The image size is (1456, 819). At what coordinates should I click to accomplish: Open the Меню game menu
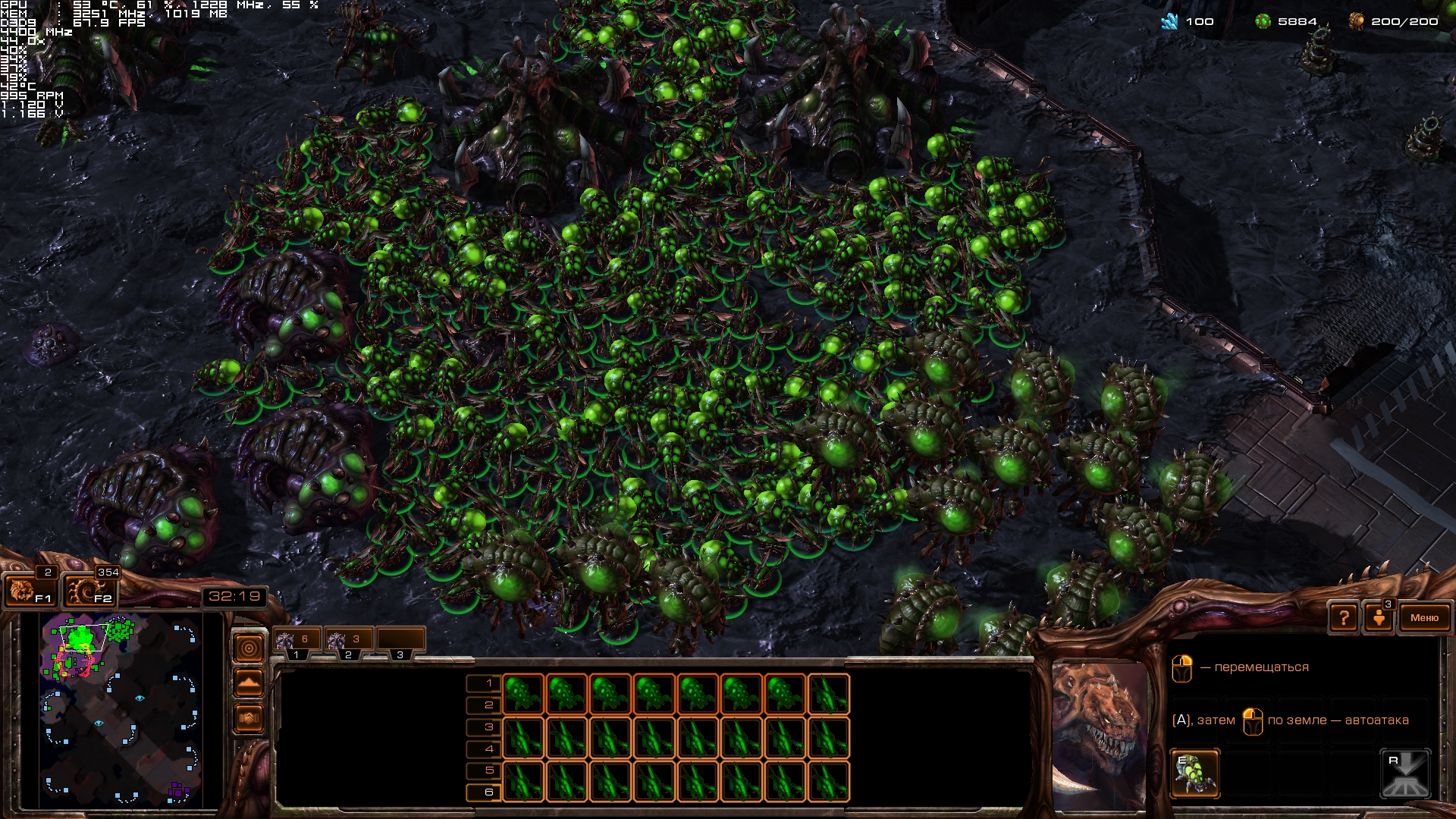(1423, 618)
